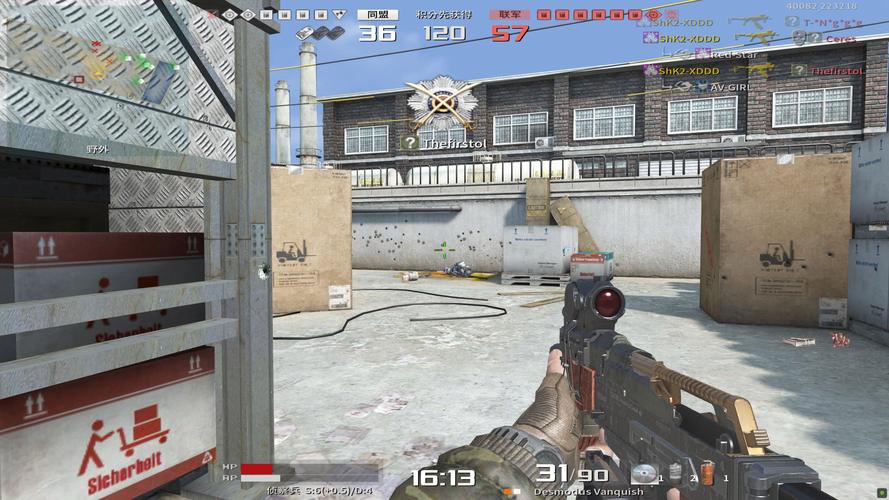Click the 同盟 team label
889x500 pixels.
378,15
